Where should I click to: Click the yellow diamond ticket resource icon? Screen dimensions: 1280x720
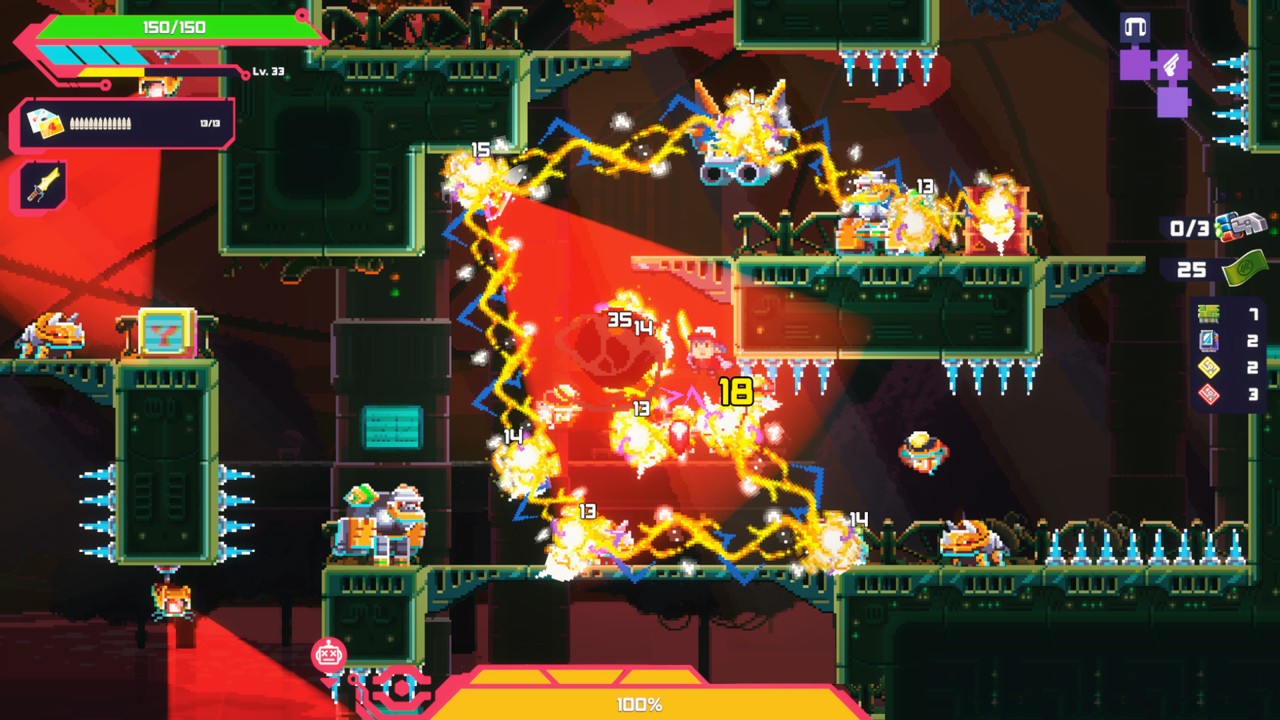[1208, 367]
